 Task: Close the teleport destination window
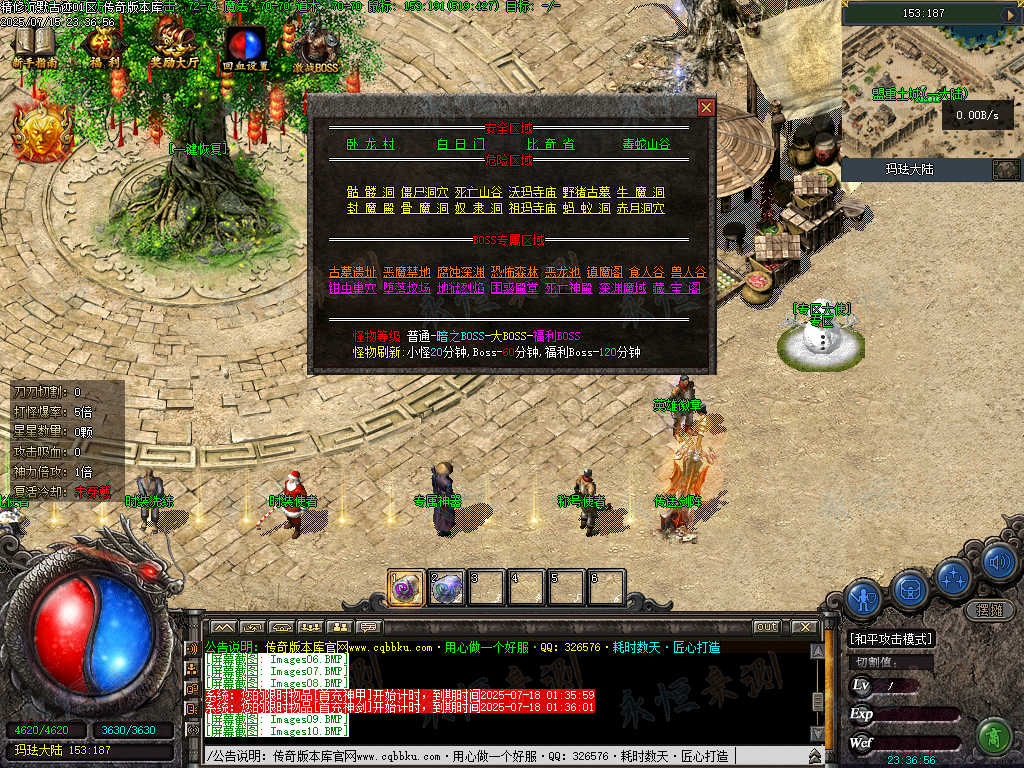706,107
